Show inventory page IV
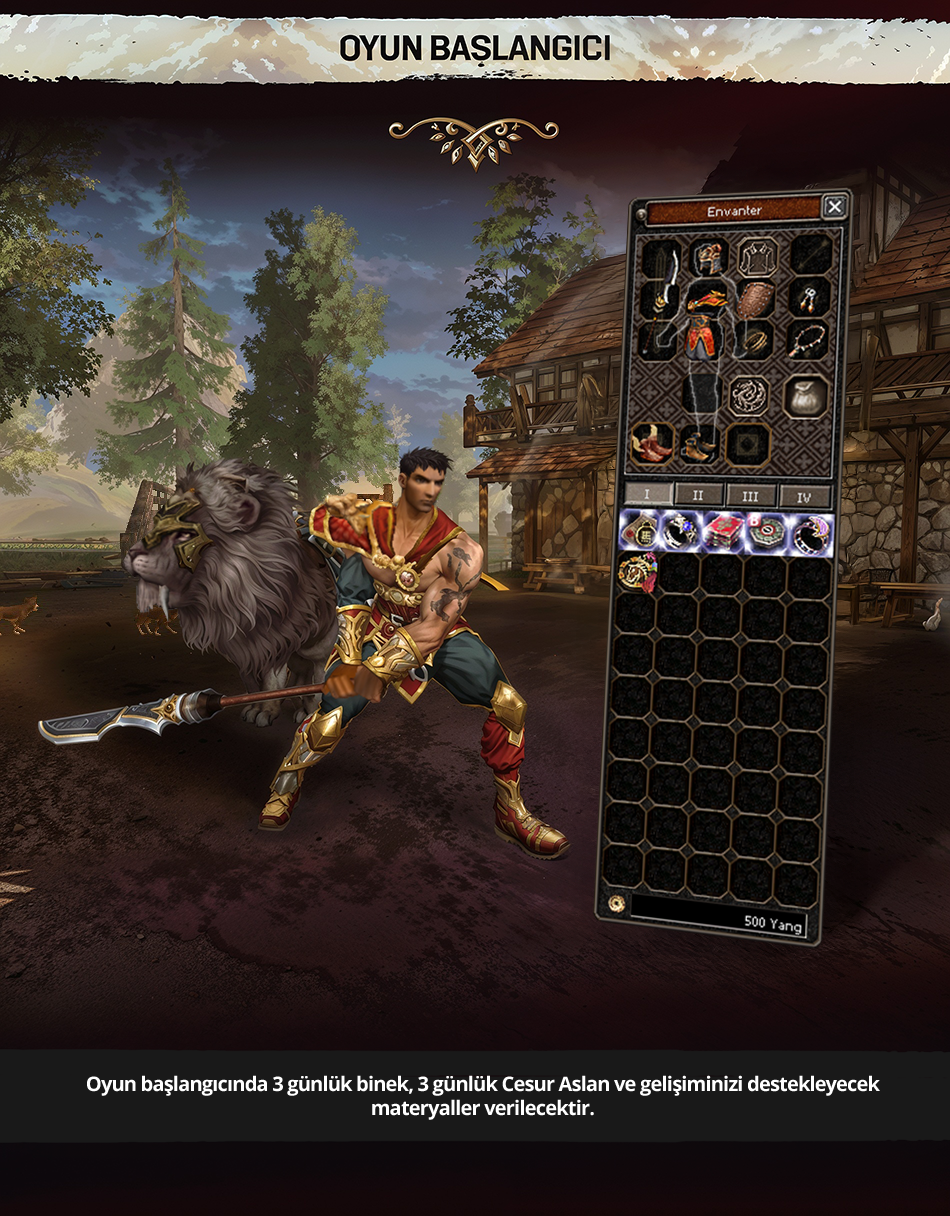Screen dimensions: 950x1216 pos(805,495)
